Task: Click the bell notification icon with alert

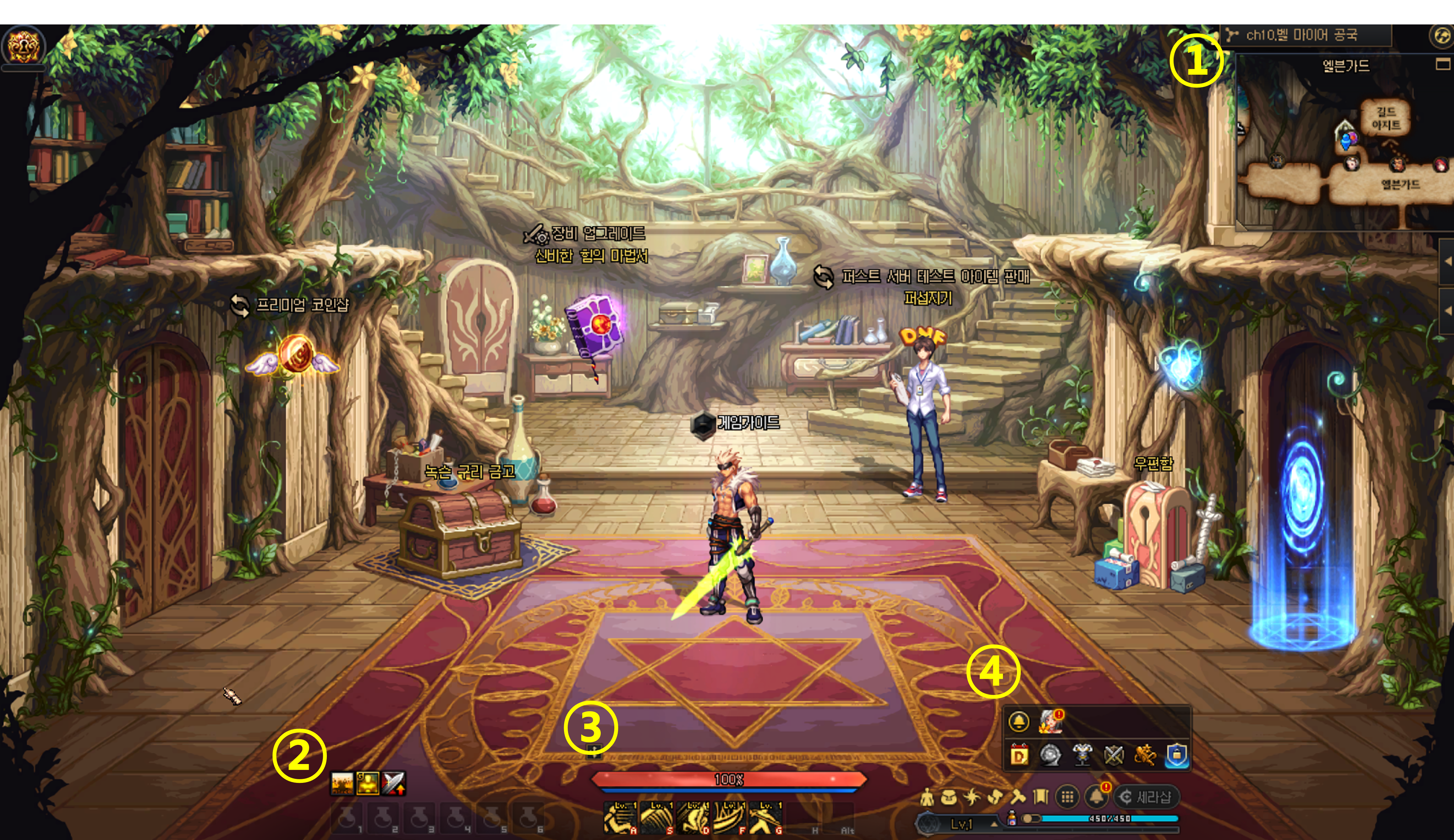Action: pyautogui.click(x=1096, y=797)
